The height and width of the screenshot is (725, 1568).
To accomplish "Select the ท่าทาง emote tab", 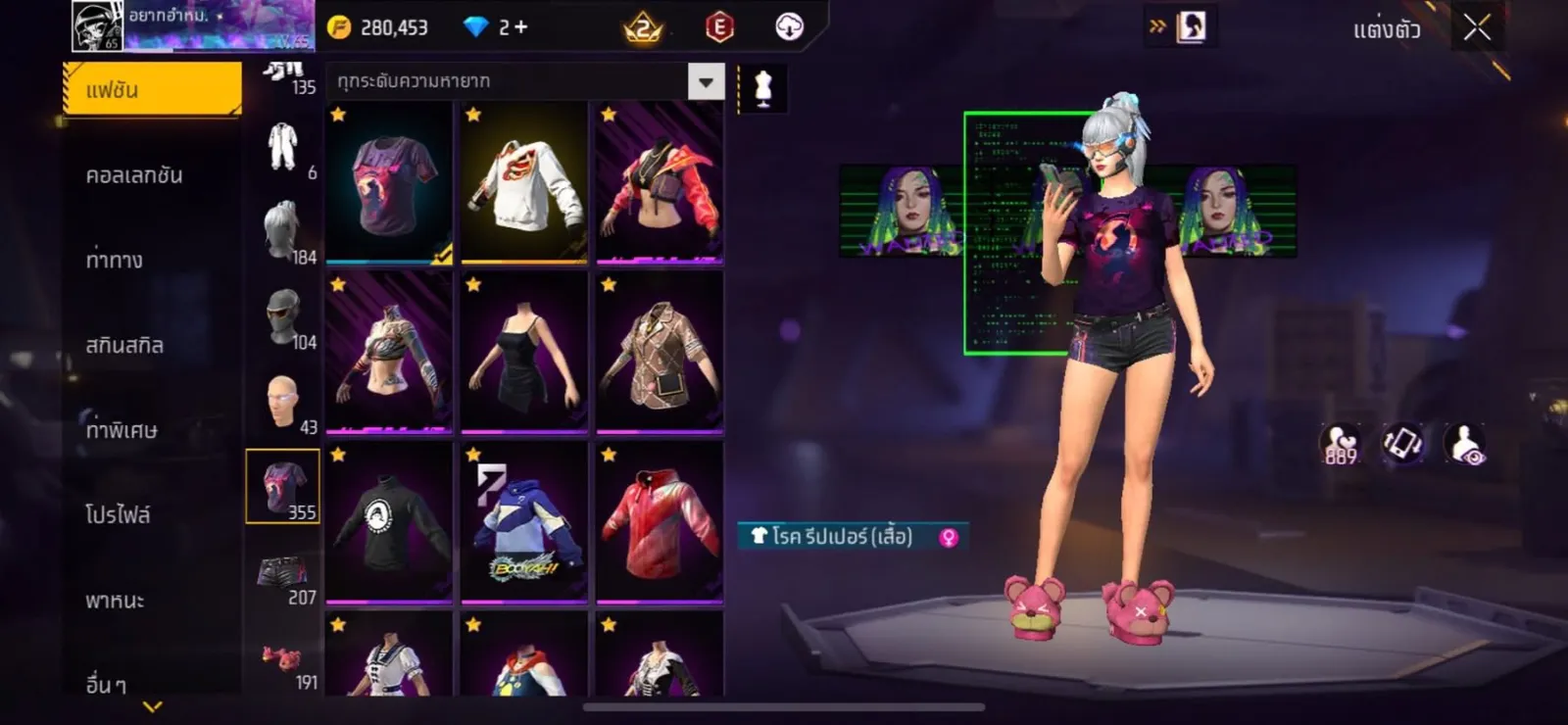I will point(115,261).
